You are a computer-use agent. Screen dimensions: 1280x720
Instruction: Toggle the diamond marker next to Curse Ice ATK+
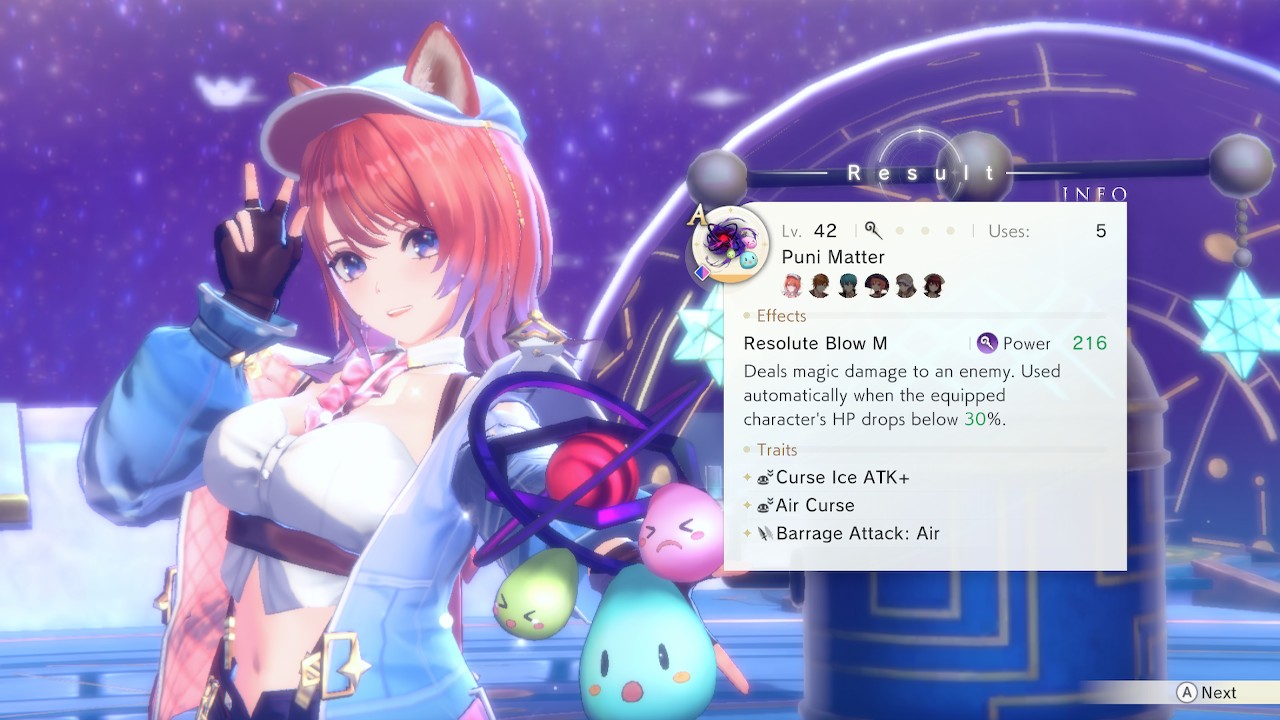point(747,477)
